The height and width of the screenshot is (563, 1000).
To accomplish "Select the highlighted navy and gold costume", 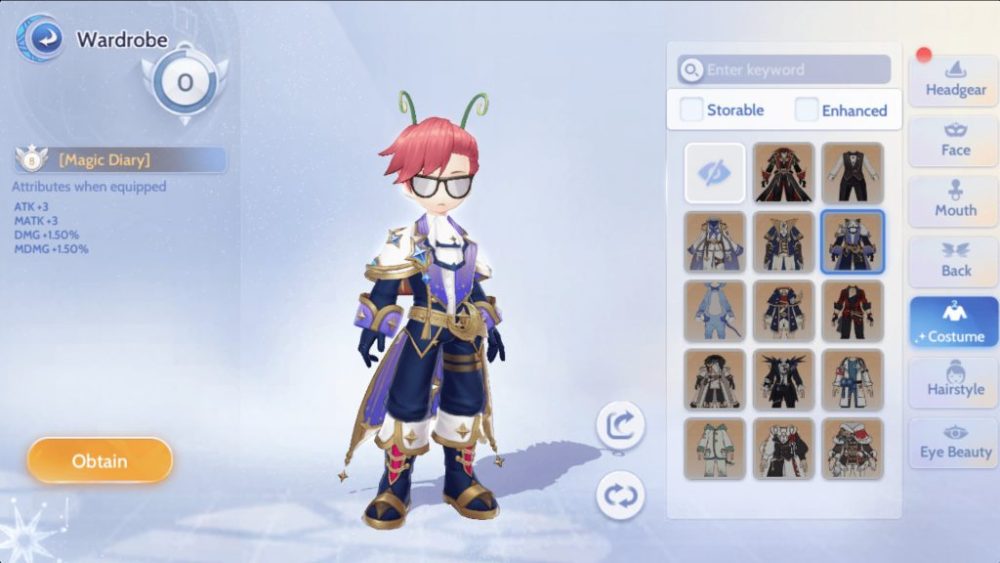I will point(852,242).
